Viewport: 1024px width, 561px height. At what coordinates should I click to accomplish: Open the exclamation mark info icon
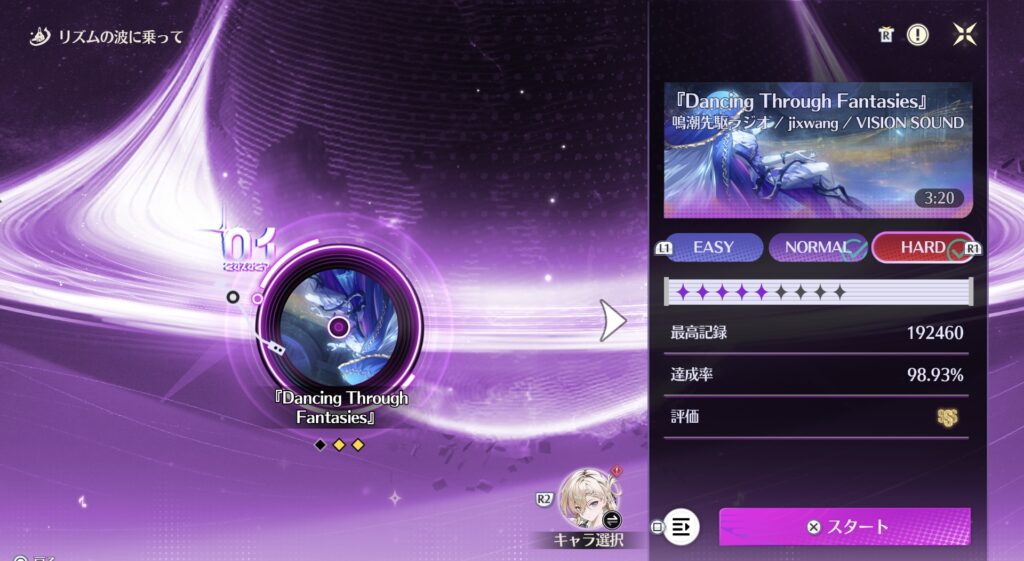click(917, 35)
